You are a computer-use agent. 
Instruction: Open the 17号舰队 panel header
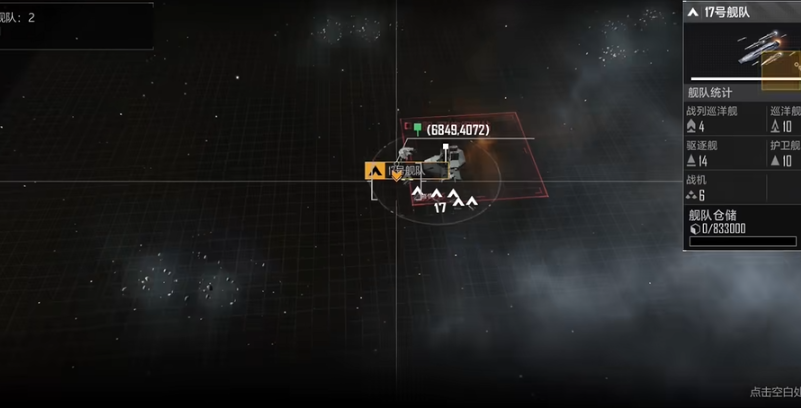click(x=740, y=12)
